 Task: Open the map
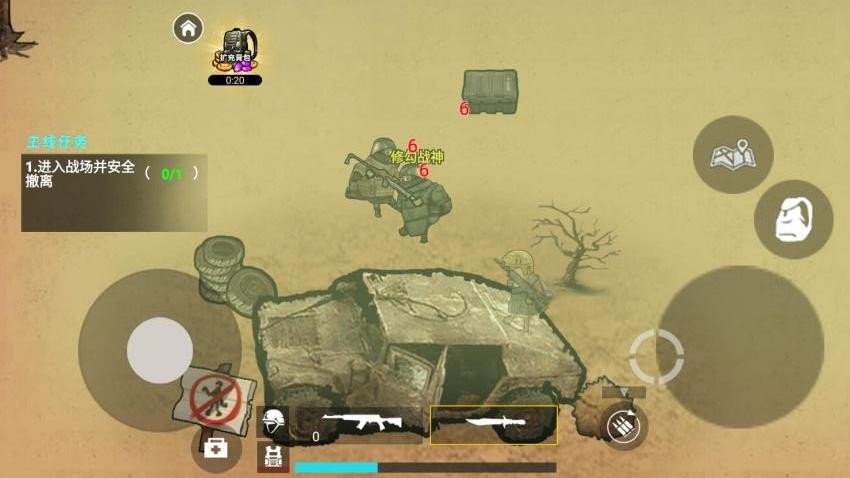point(732,155)
